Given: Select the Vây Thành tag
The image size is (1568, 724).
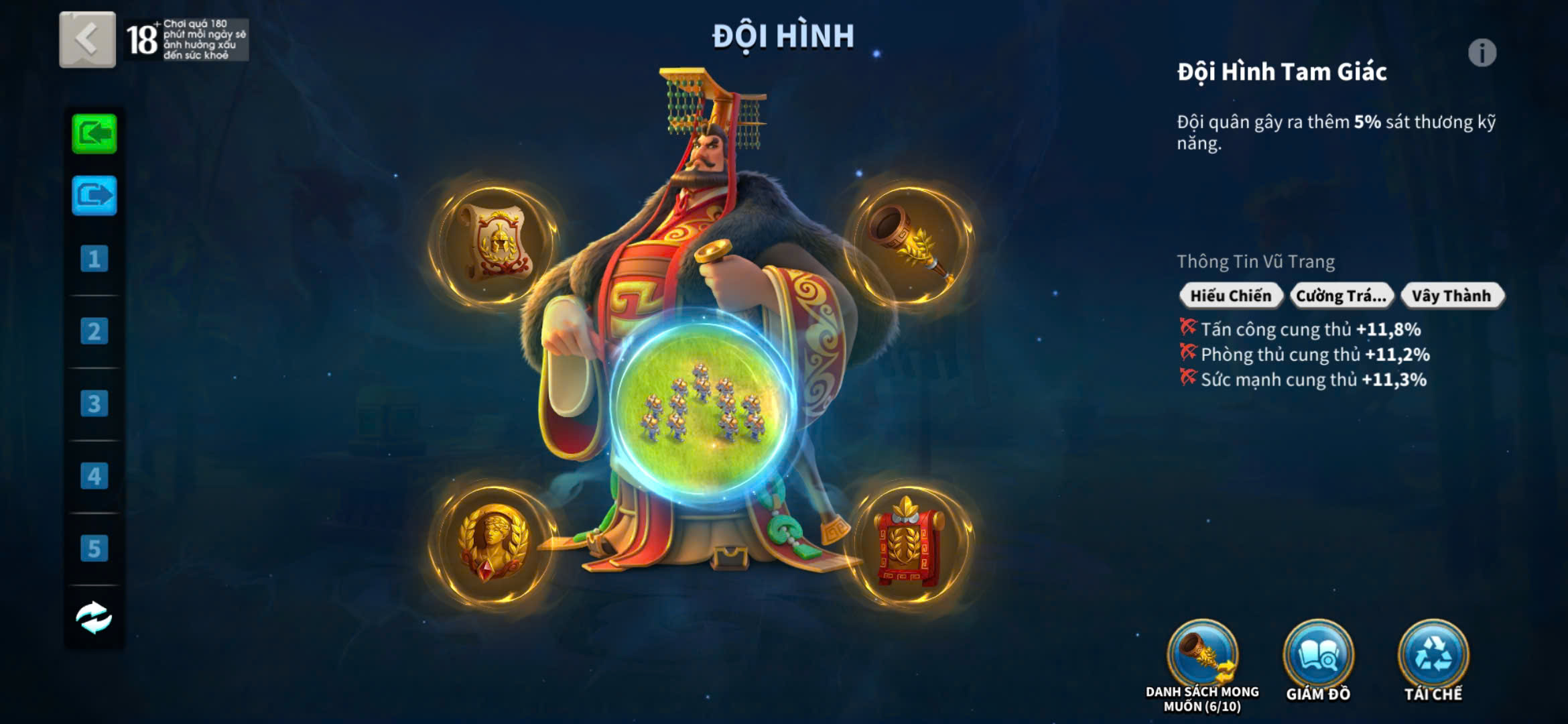Looking at the screenshot, I should click(x=1451, y=296).
